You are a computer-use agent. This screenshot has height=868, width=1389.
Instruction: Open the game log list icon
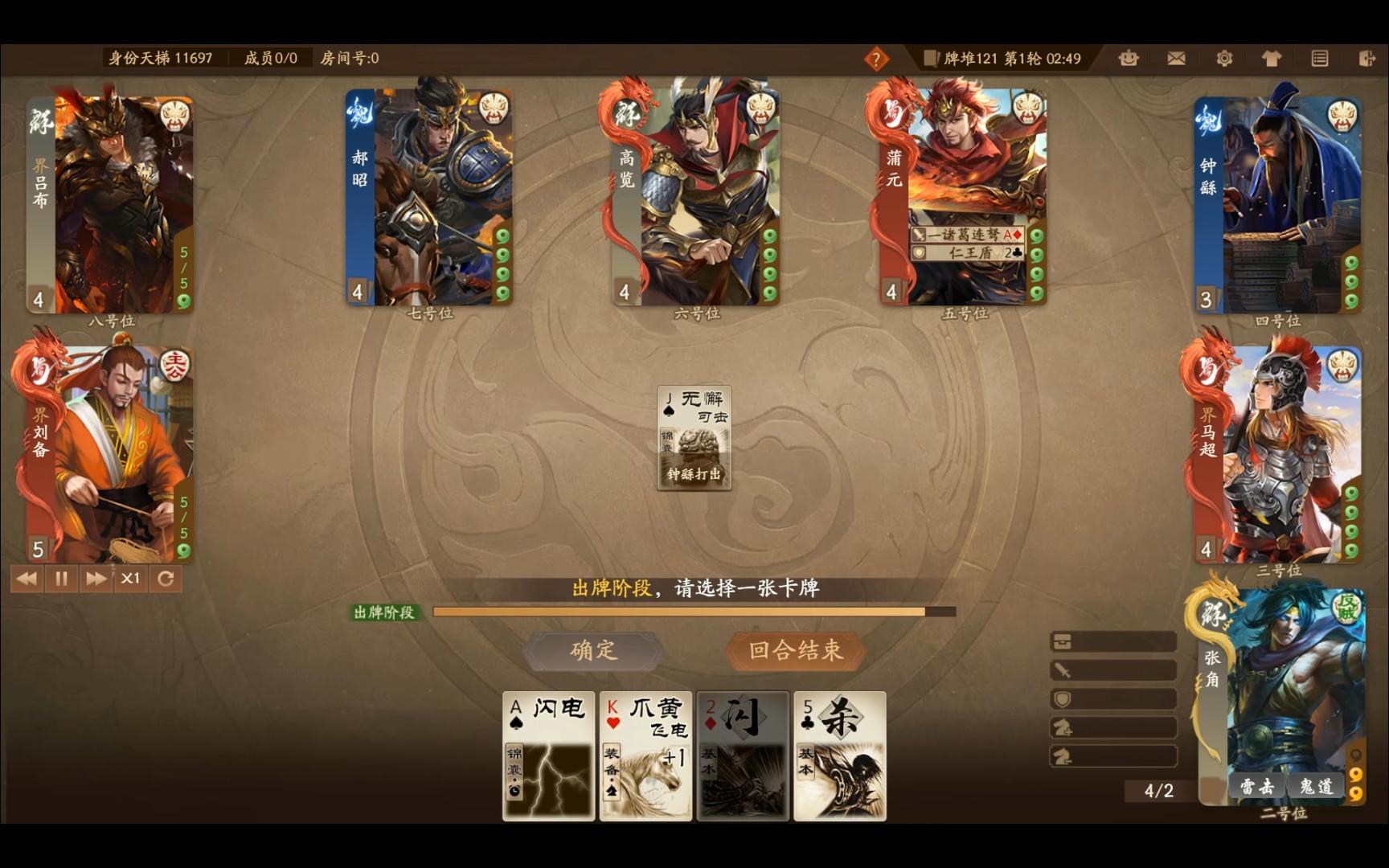coord(1319,58)
